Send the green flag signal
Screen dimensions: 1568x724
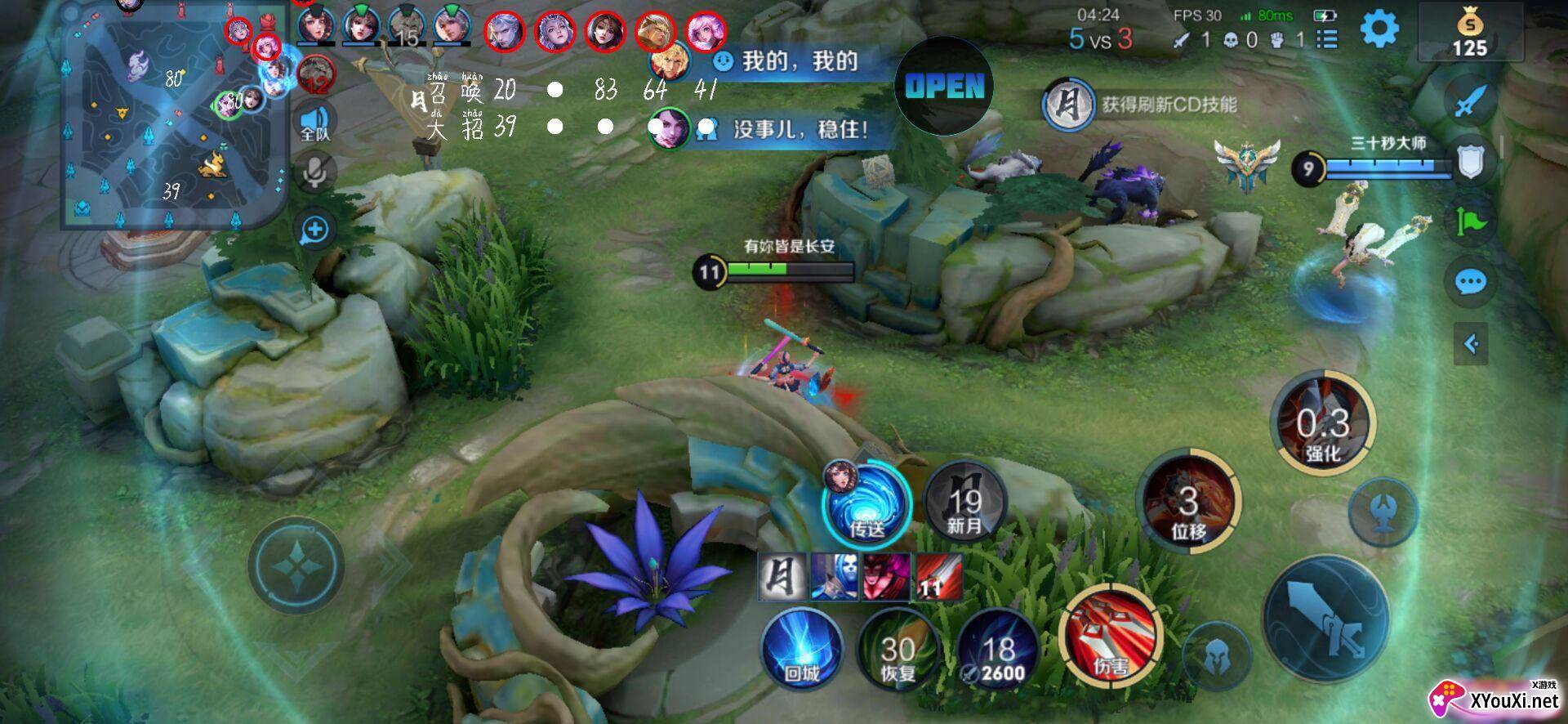coord(1470,221)
